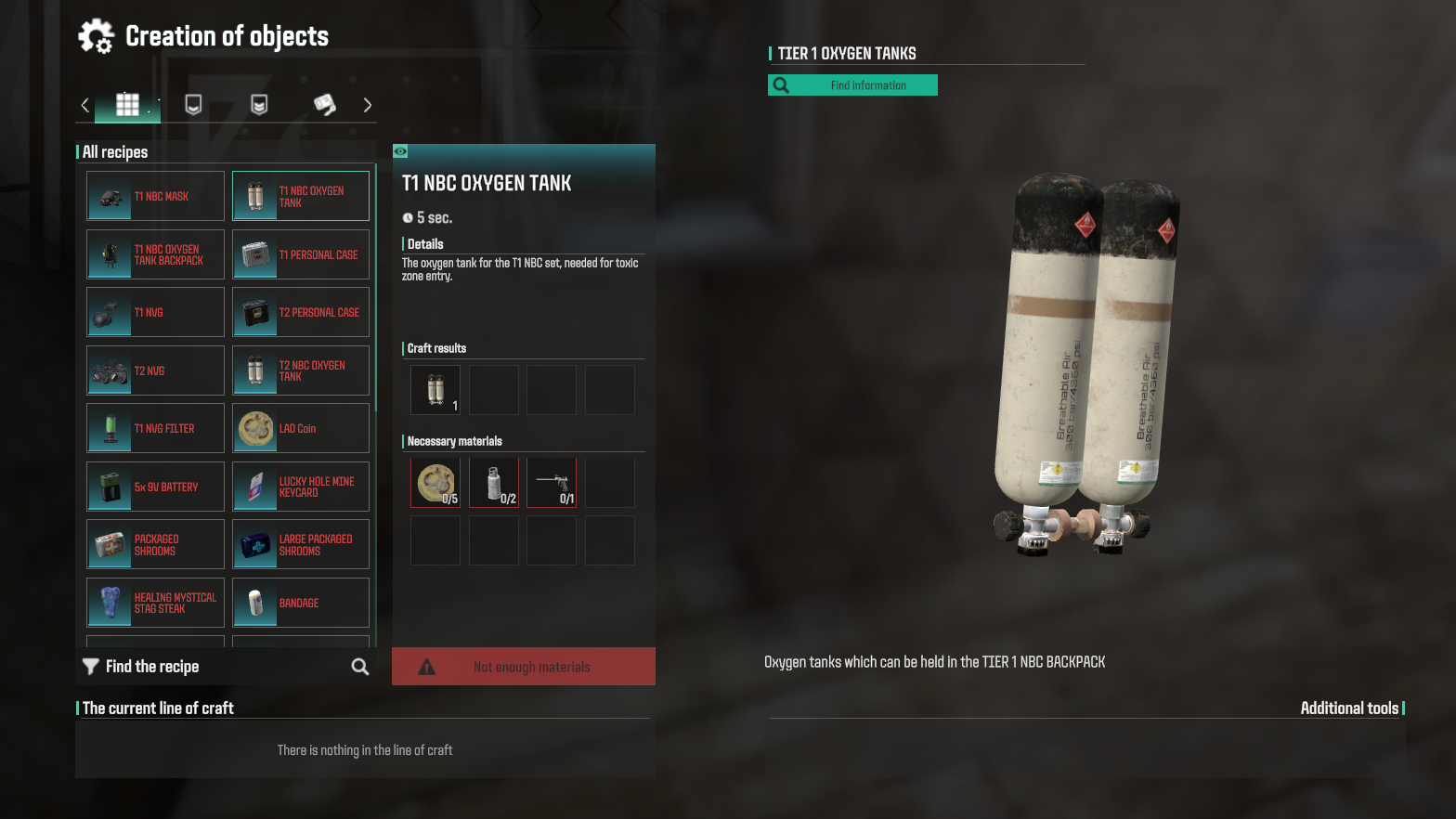Select the PACKAGED SHROOMS recipe

[156, 544]
